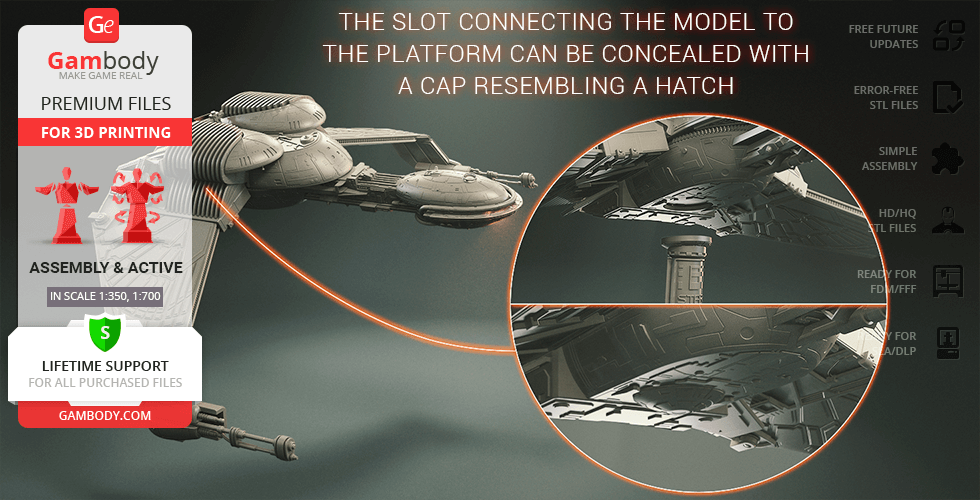Click the scale 1:350, 1:700 label

tap(105, 296)
